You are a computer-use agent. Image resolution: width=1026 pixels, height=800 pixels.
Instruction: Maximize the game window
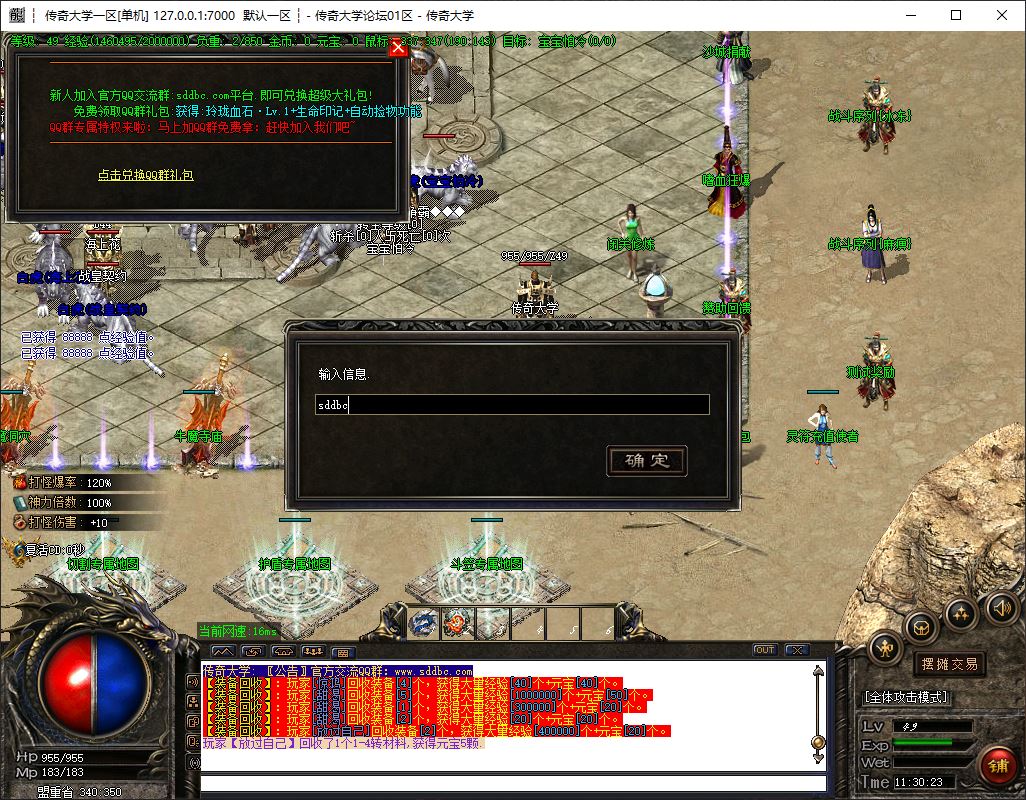click(x=956, y=15)
